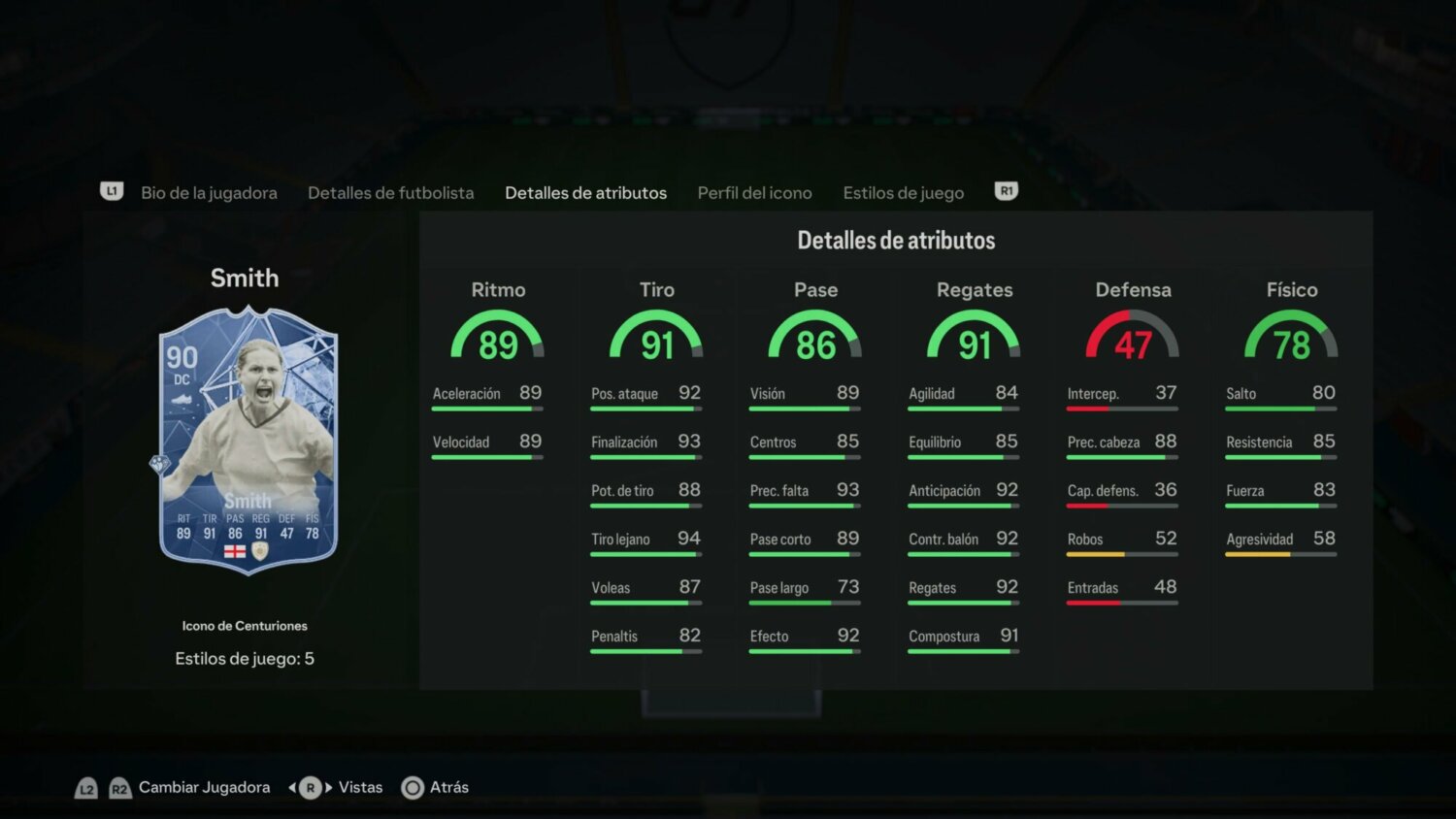1456x819 pixels.
Task: Activate Cambiar Jugadora
Action: (x=204, y=787)
